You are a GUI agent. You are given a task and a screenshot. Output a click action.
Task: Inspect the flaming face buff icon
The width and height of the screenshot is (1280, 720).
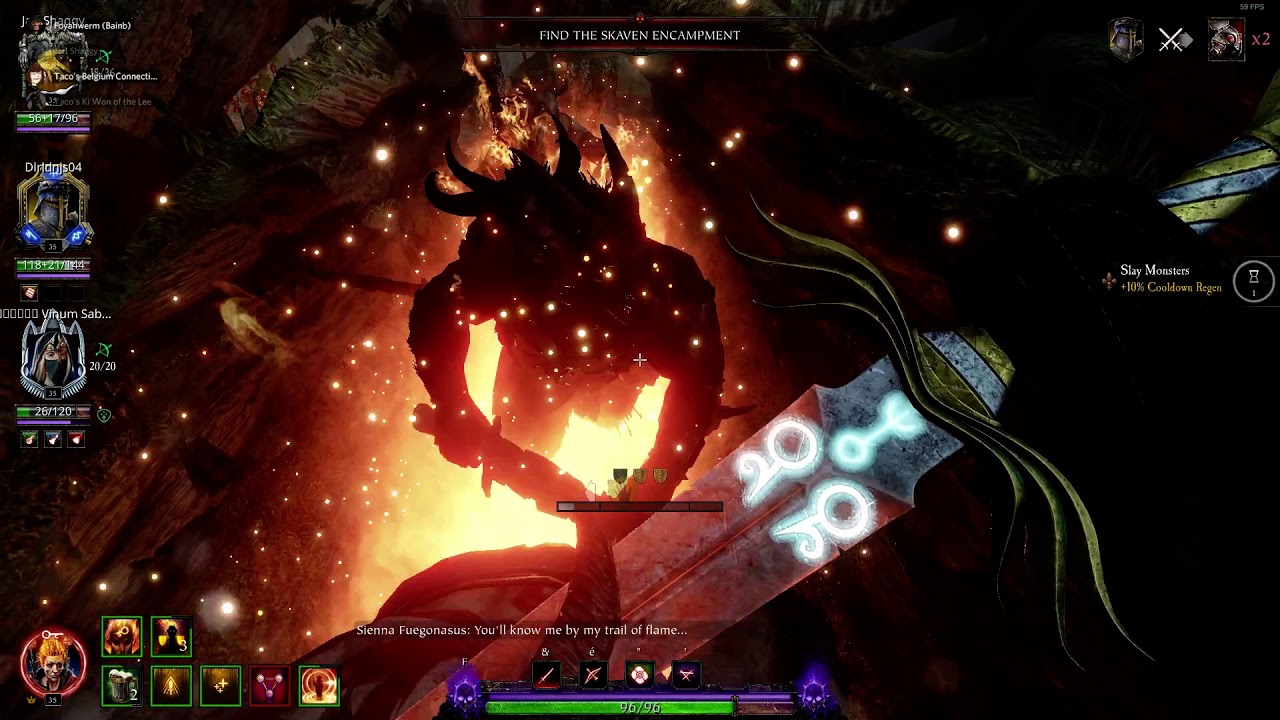coord(122,637)
